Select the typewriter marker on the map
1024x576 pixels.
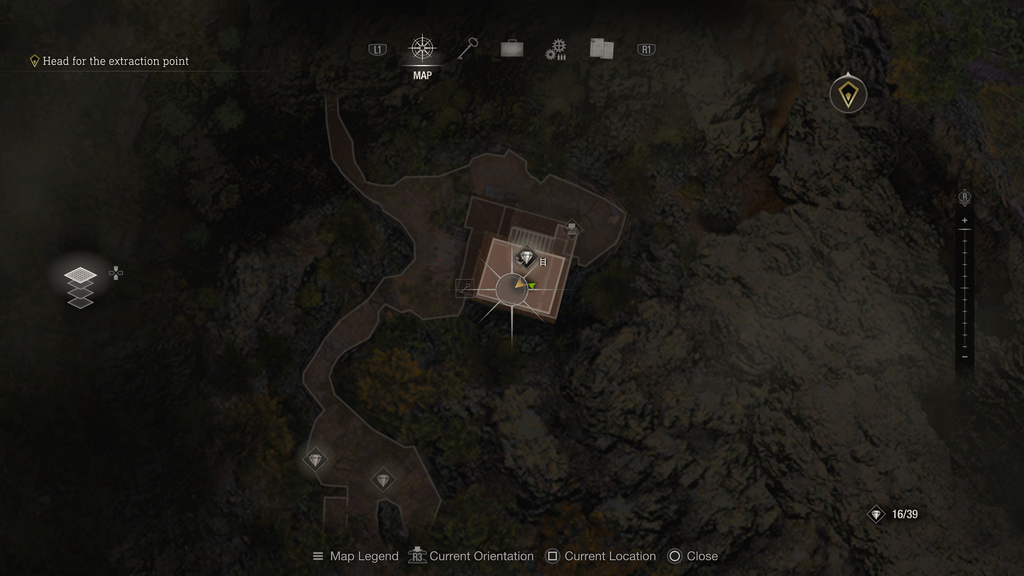coord(571,229)
